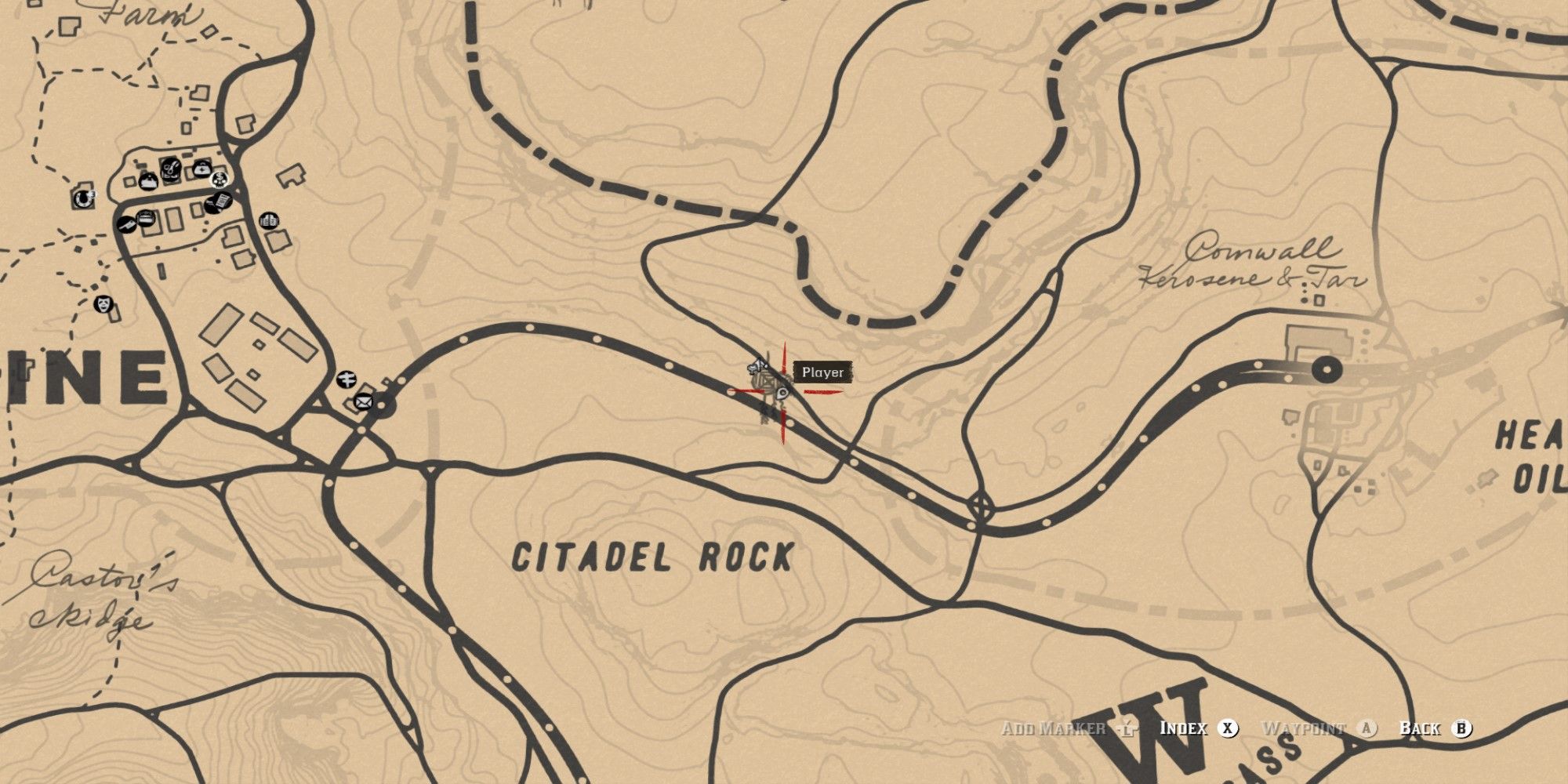Click the doctor's medical bag icon

tap(202, 169)
